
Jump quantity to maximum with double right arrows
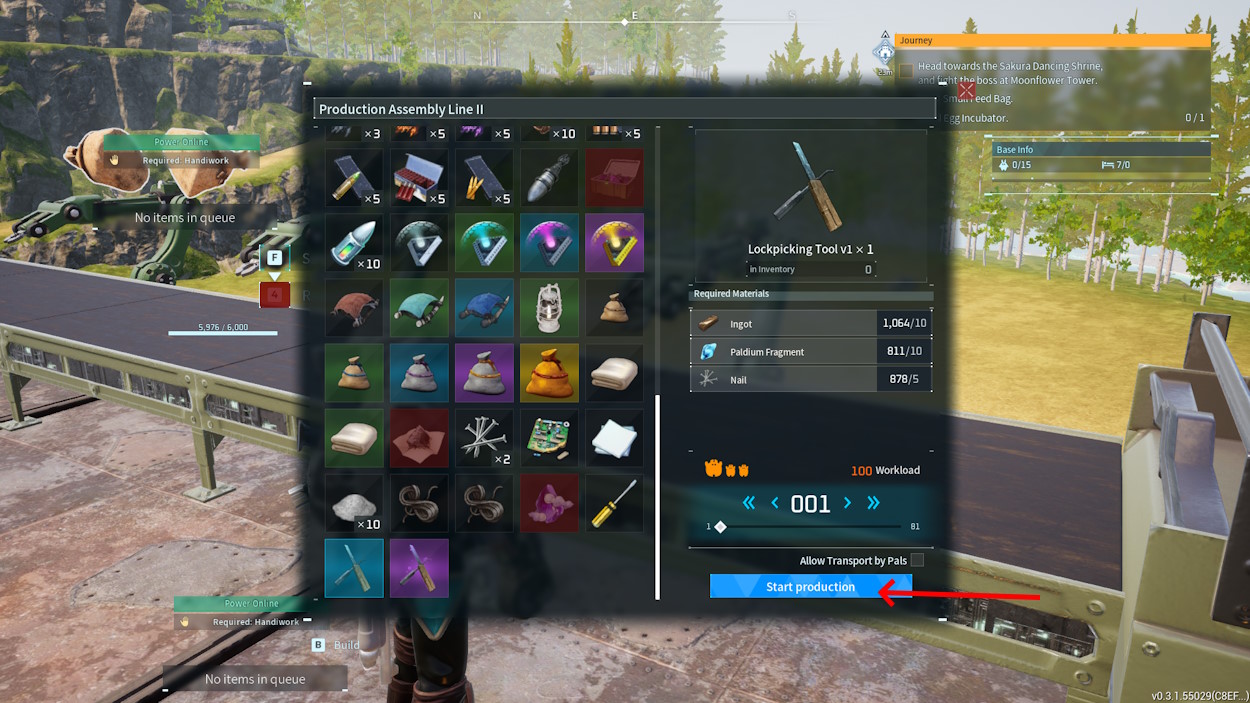point(873,504)
